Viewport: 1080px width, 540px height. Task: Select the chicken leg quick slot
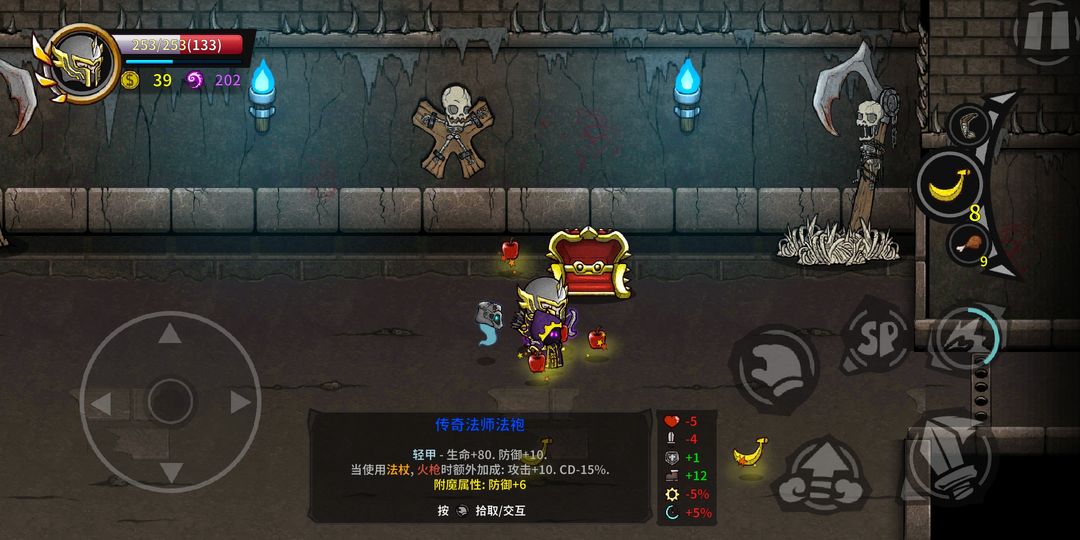tap(968, 243)
